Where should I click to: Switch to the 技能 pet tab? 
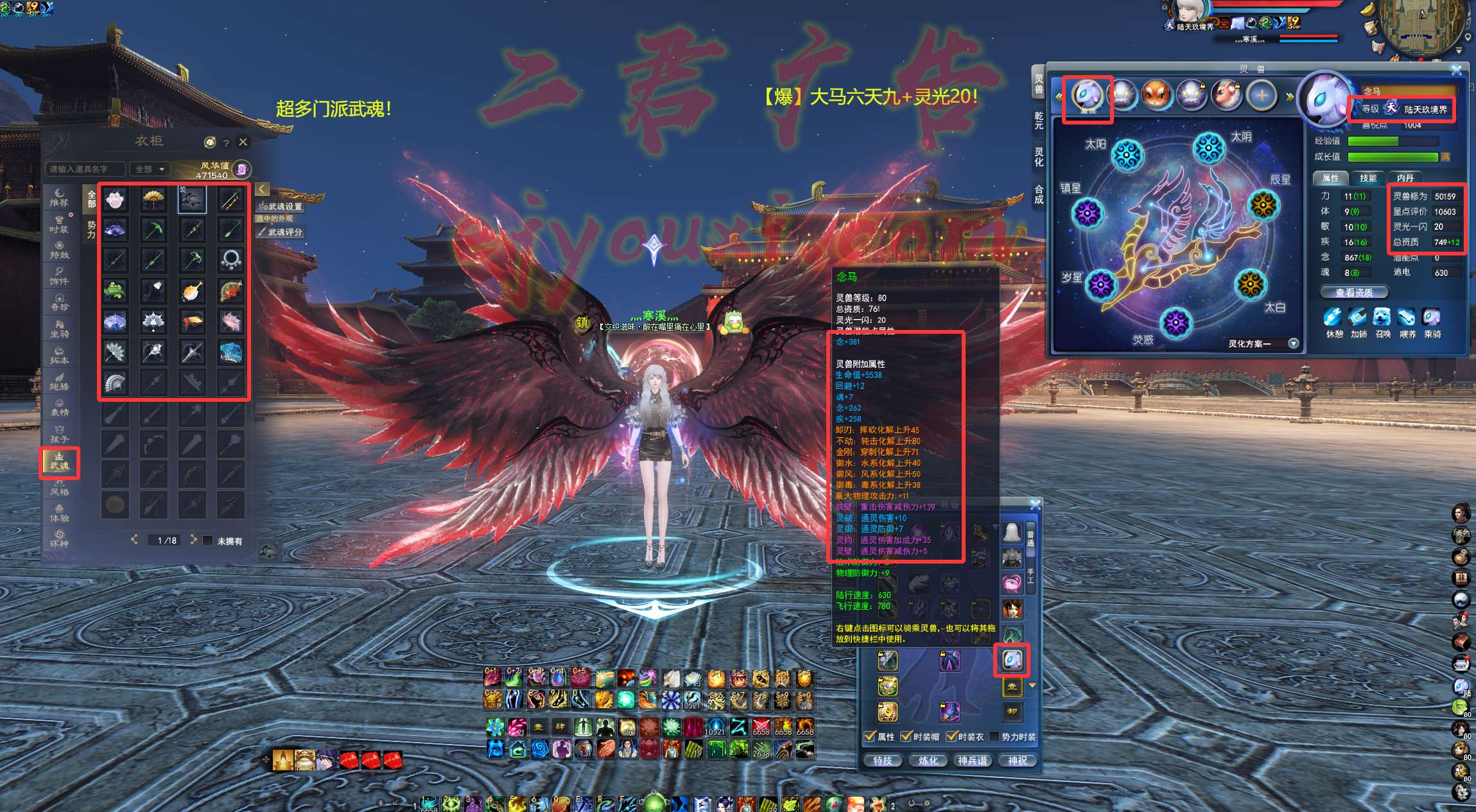coord(1367,178)
